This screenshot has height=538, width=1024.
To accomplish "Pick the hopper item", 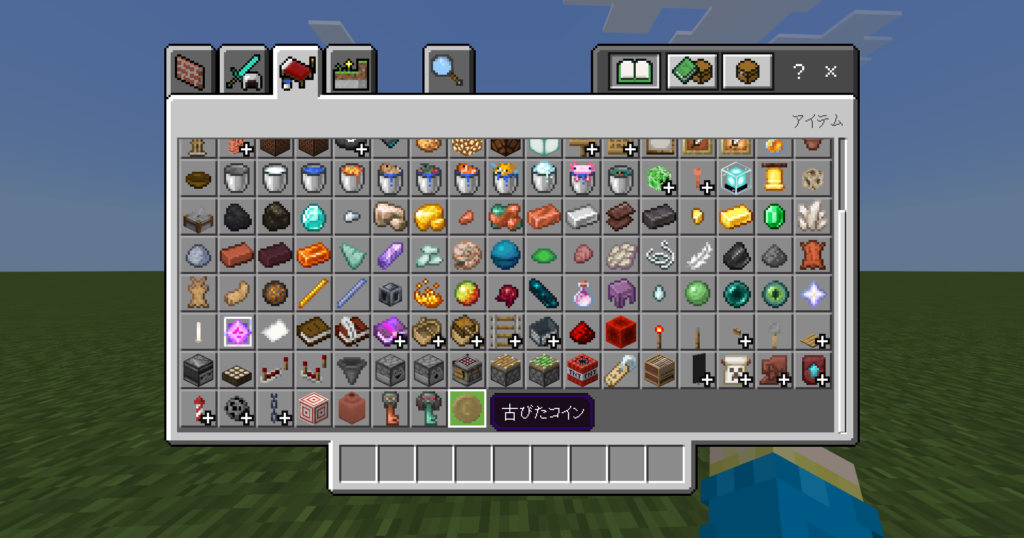I will point(352,371).
